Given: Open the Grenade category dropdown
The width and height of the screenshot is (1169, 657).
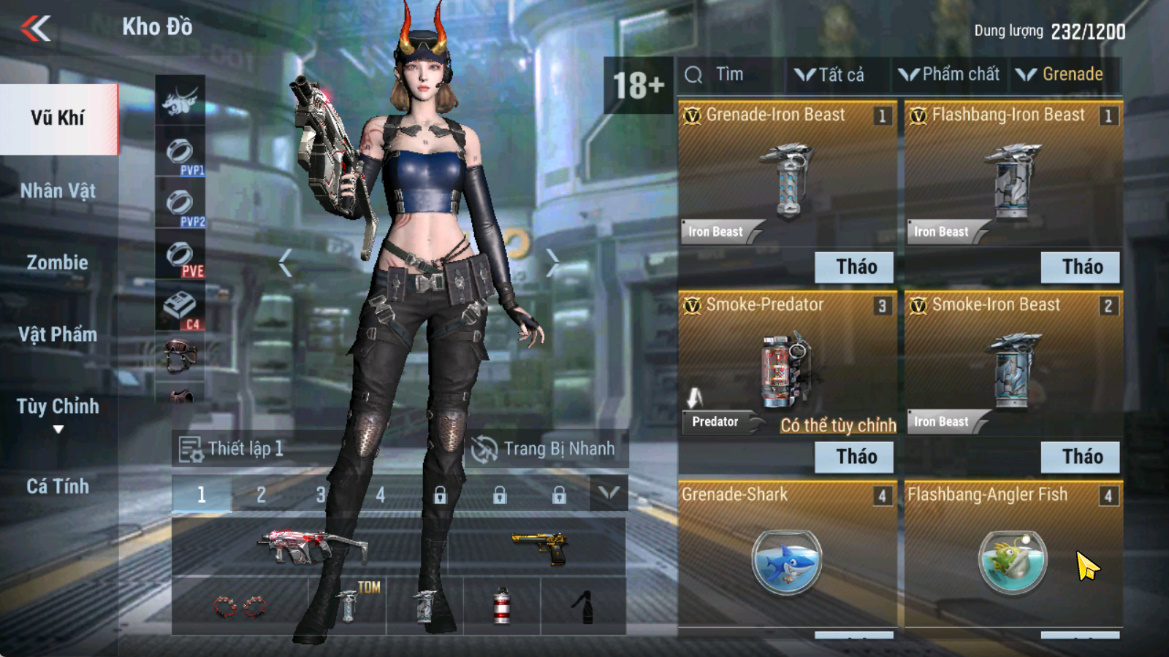Looking at the screenshot, I should tap(1060, 75).
